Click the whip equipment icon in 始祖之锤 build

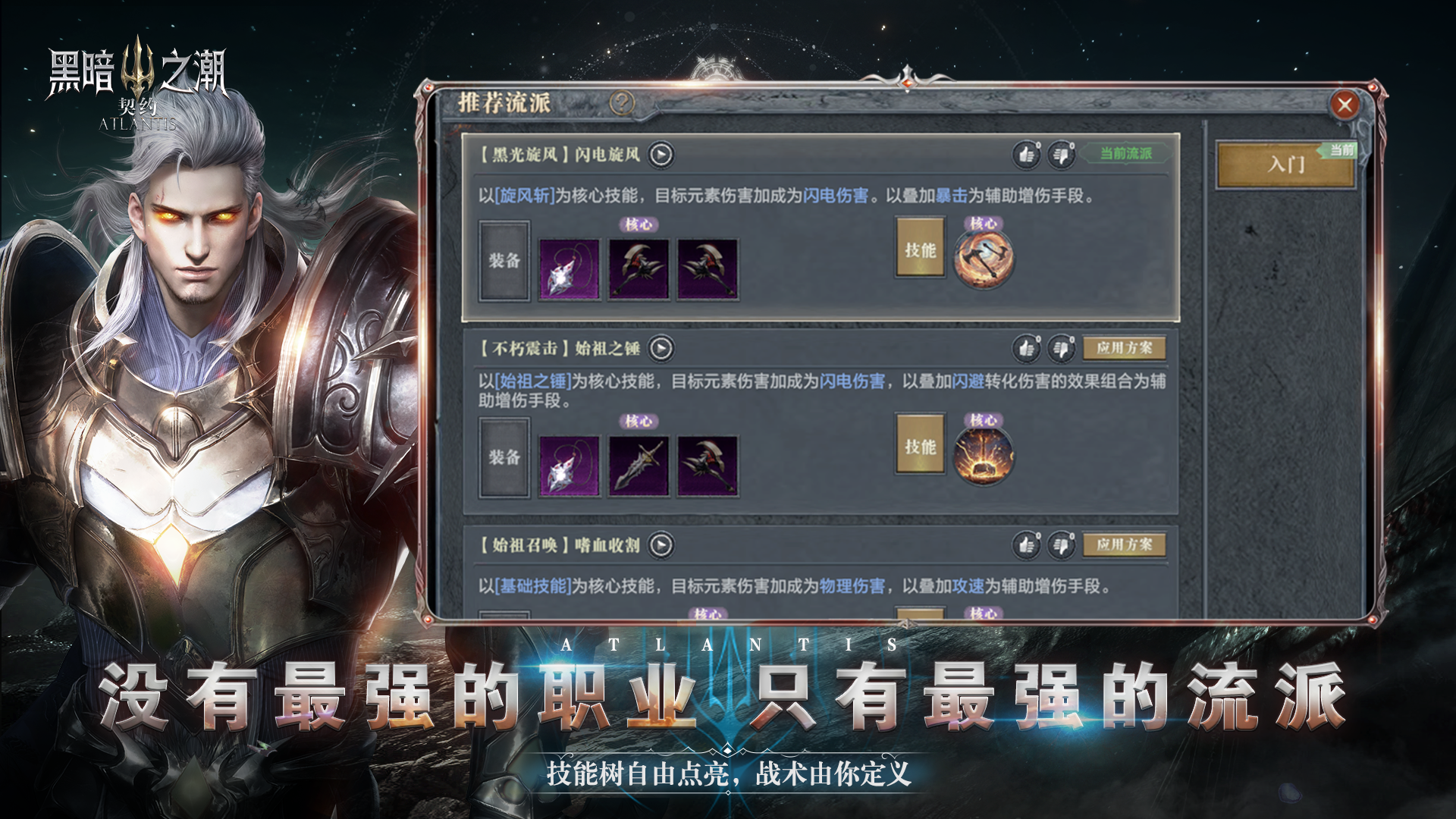tap(568, 465)
